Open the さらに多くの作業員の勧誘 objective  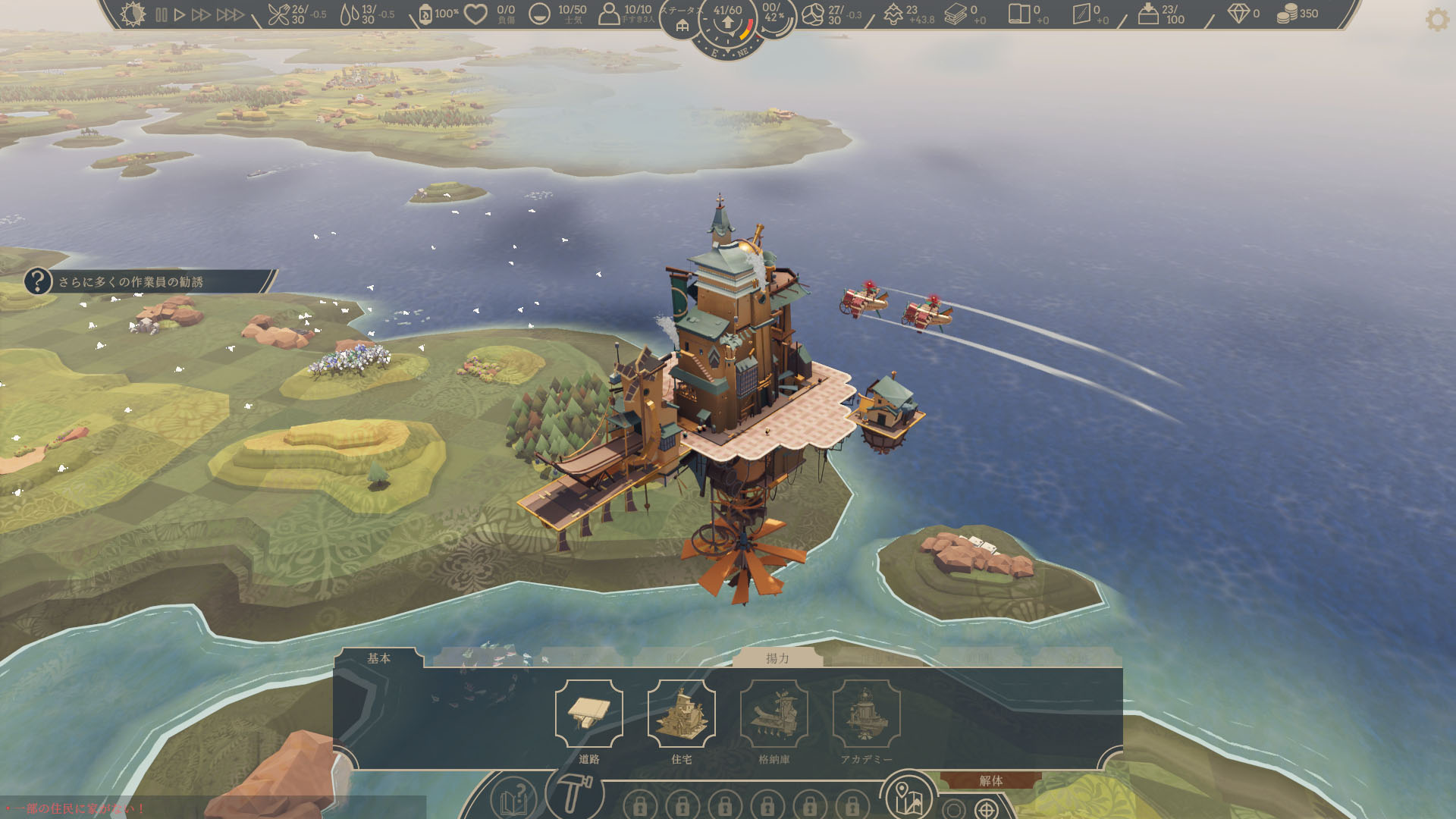coord(130,281)
